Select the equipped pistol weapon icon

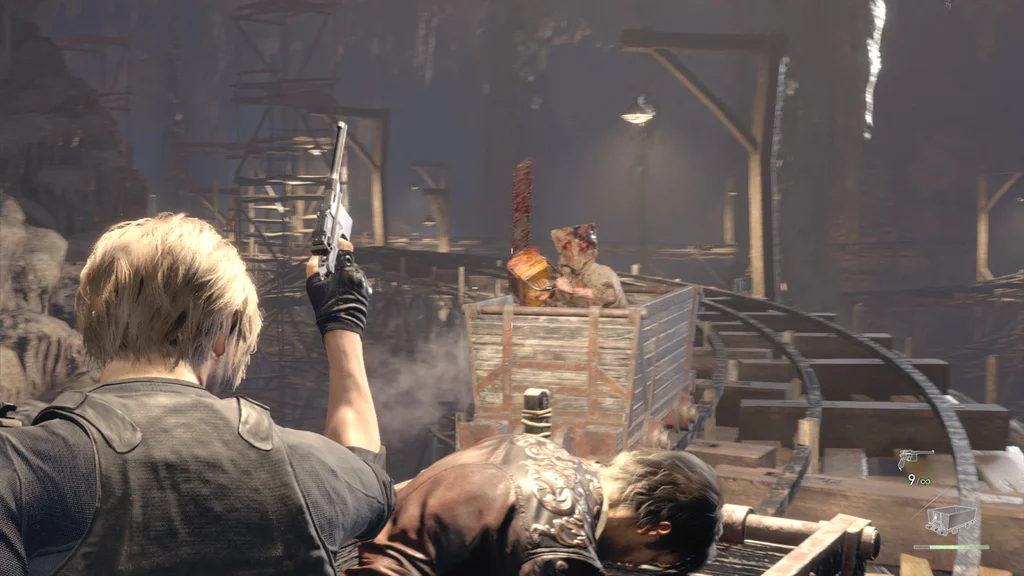914,458
